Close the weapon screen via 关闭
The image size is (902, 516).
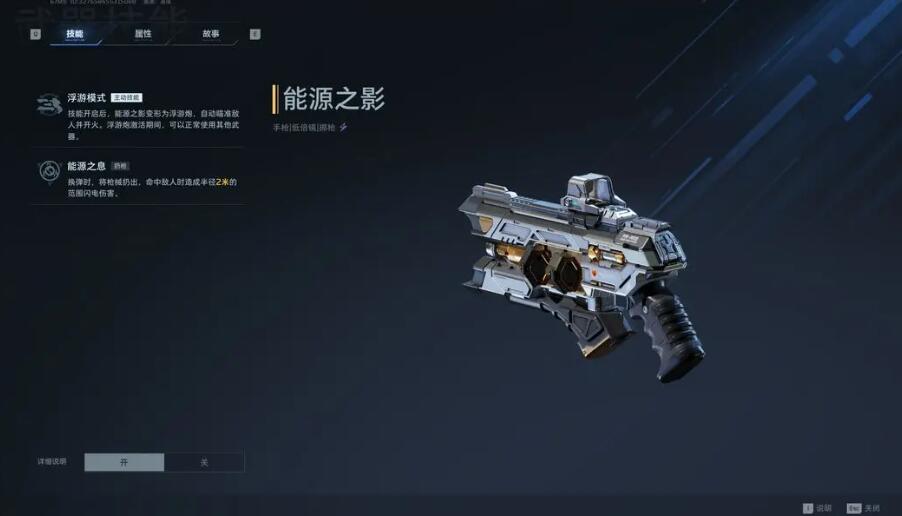(864, 508)
